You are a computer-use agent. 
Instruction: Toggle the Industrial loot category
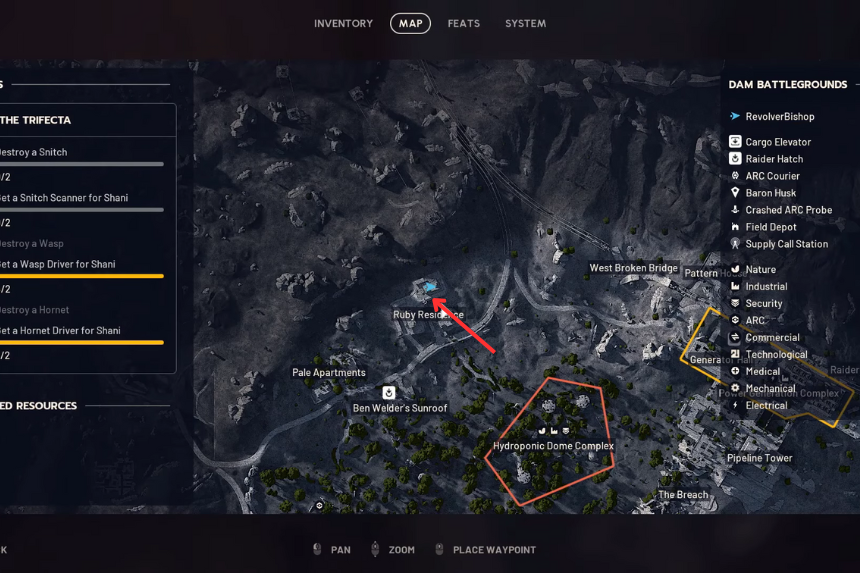tap(766, 287)
